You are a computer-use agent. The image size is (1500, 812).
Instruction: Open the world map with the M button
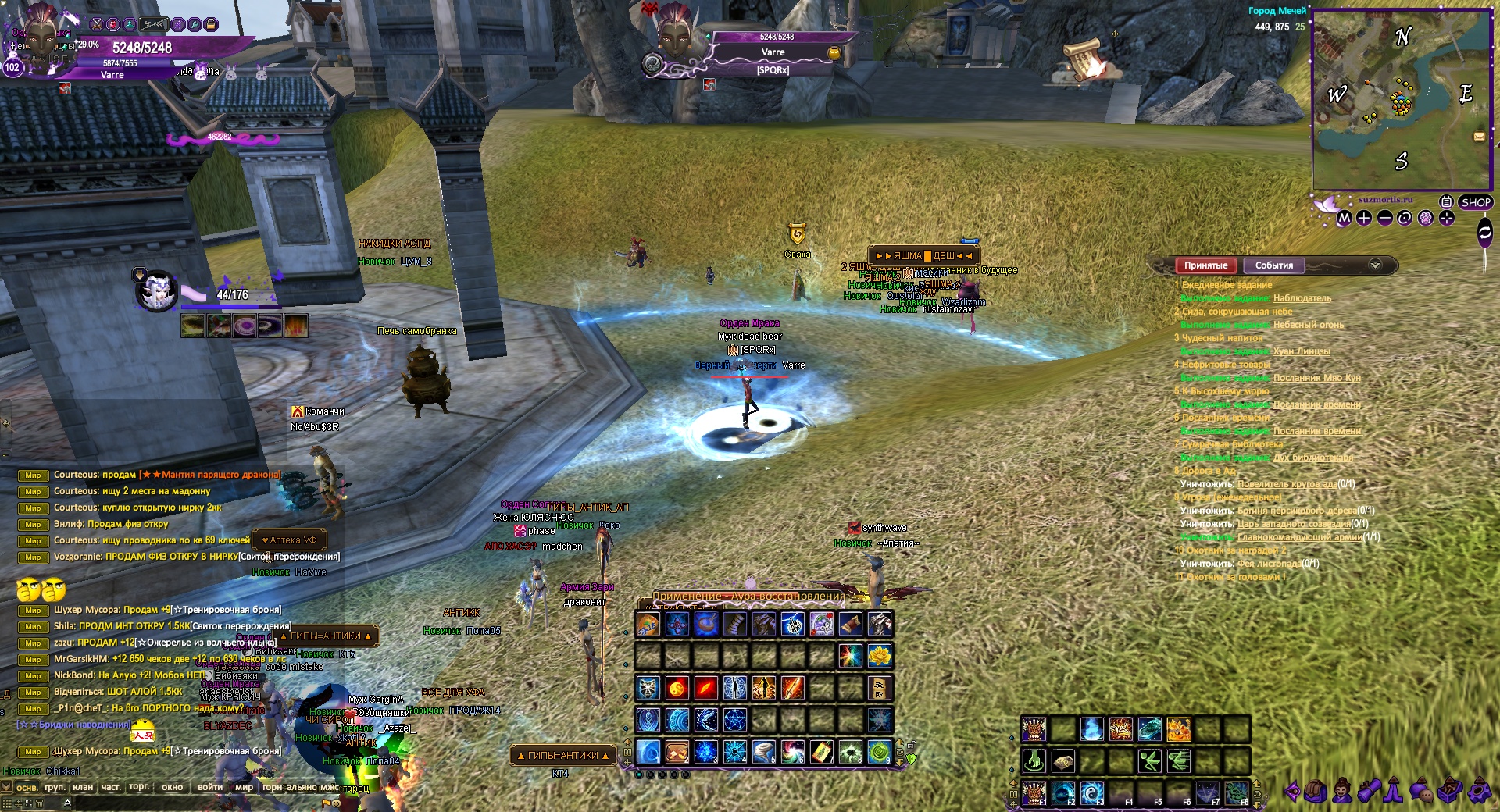(x=1344, y=219)
